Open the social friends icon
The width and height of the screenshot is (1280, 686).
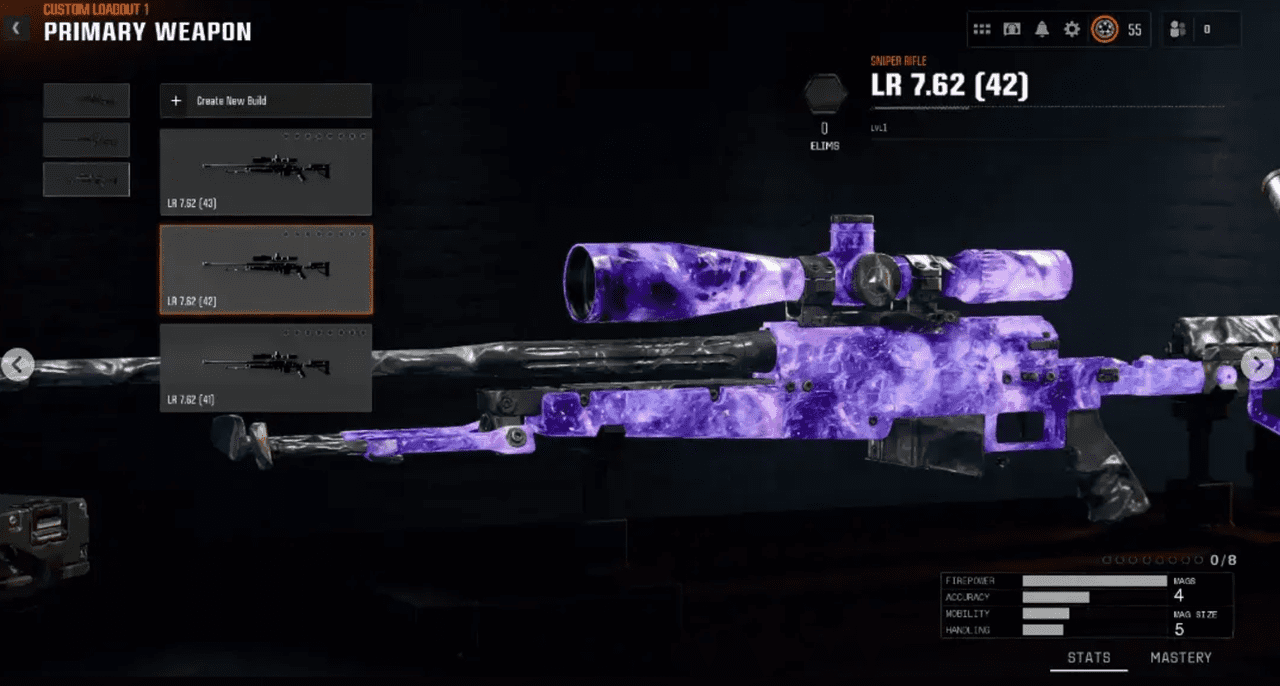pos(1178,30)
